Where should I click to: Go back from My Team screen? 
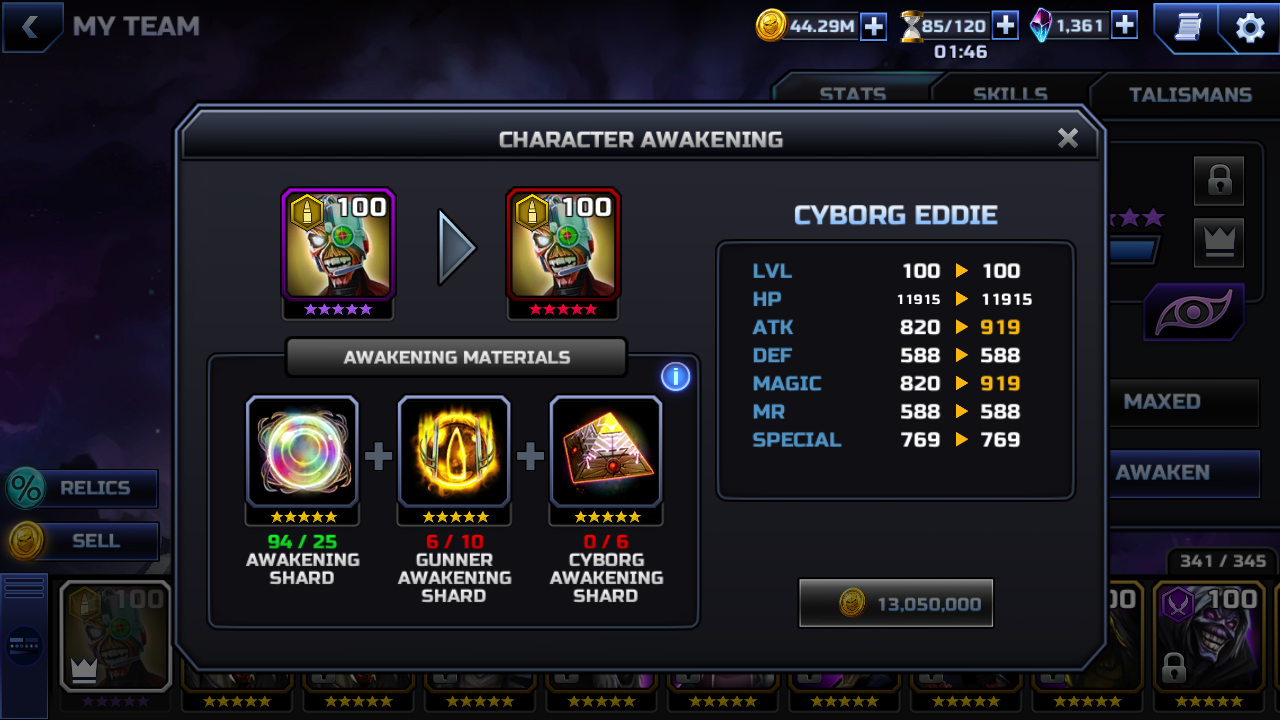click(x=31, y=27)
